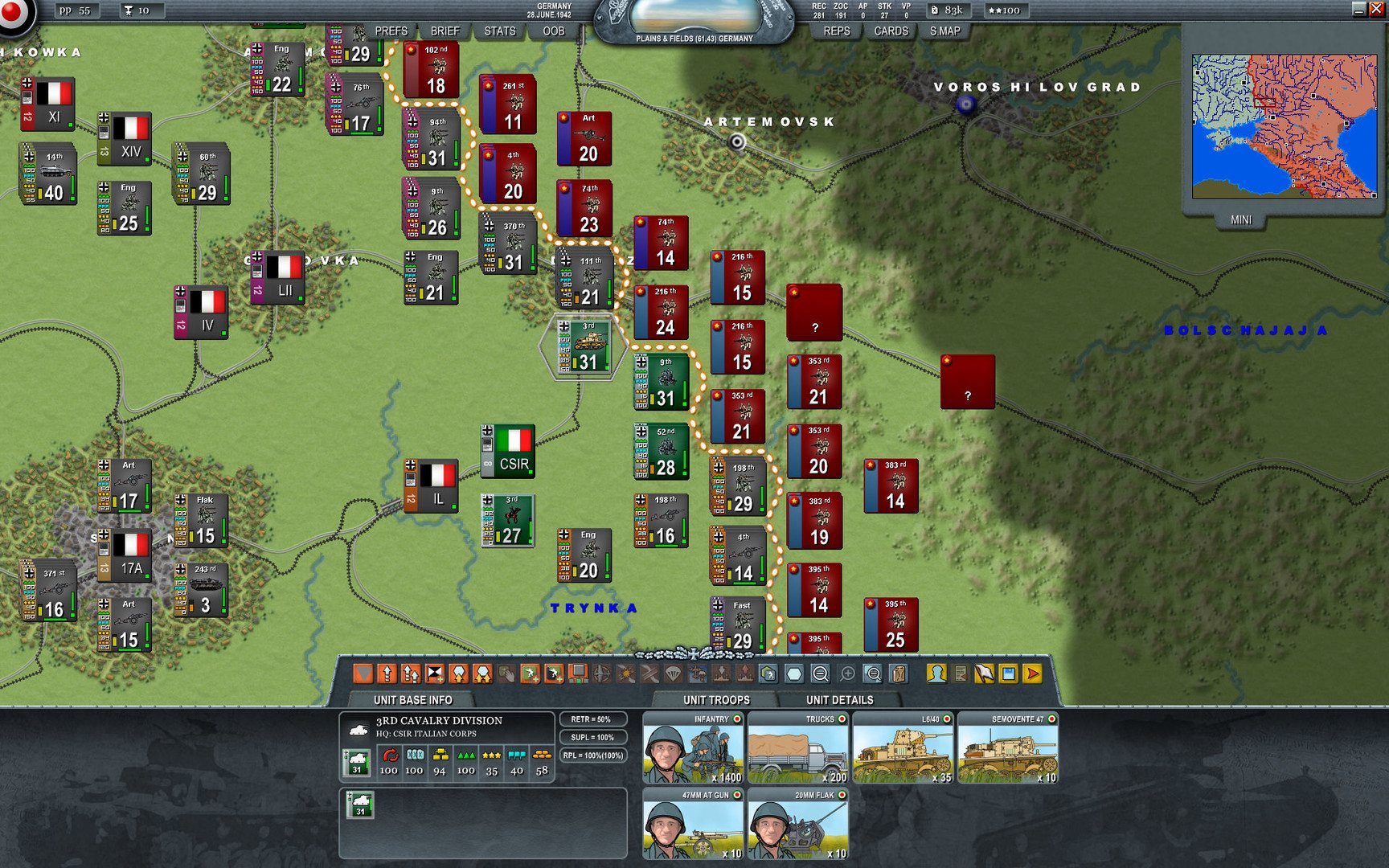Click the minimap overview
The width and height of the screenshot is (1389, 868).
tap(1284, 126)
